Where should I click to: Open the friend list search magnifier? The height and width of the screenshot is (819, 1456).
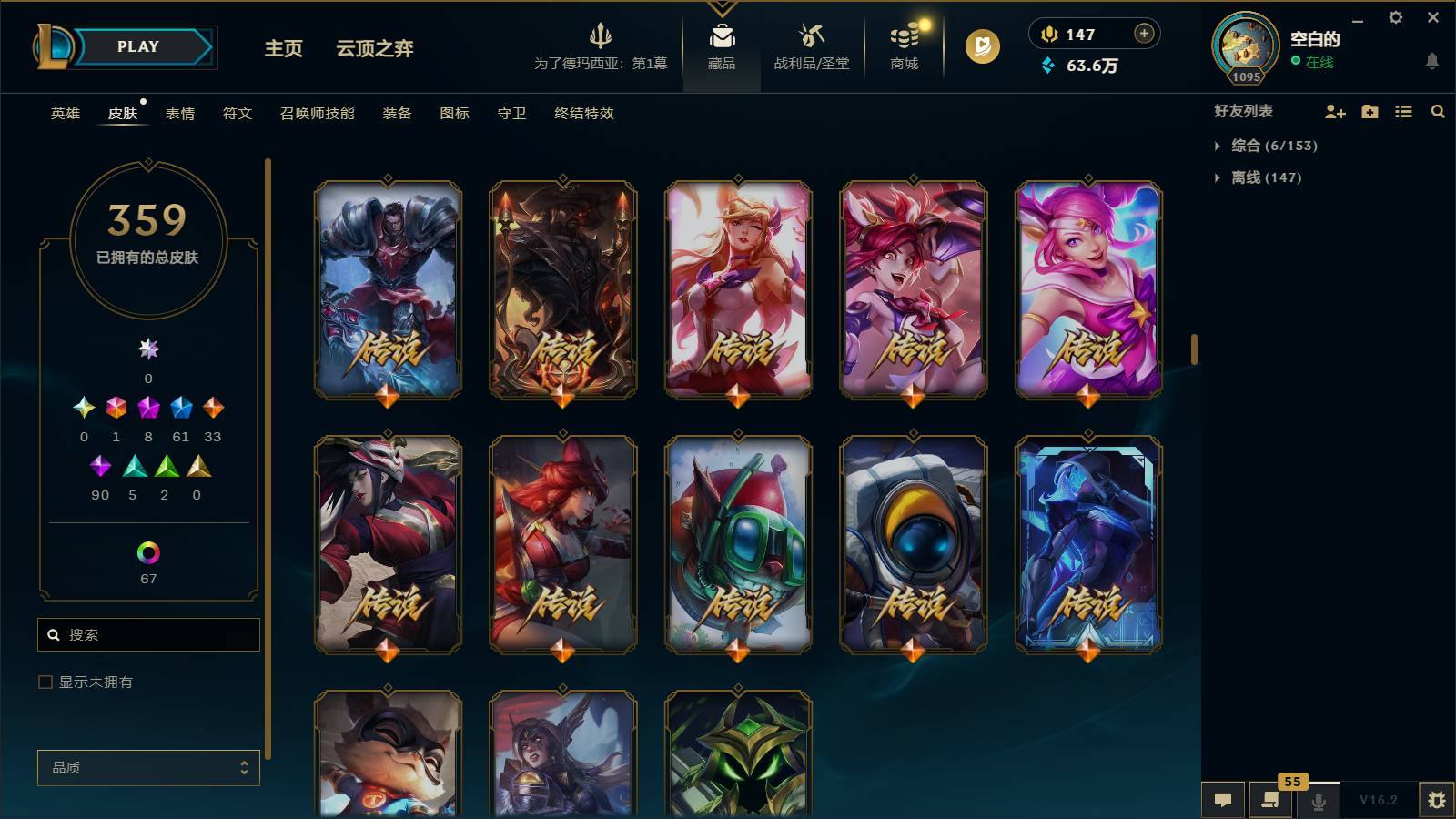(1438, 111)
